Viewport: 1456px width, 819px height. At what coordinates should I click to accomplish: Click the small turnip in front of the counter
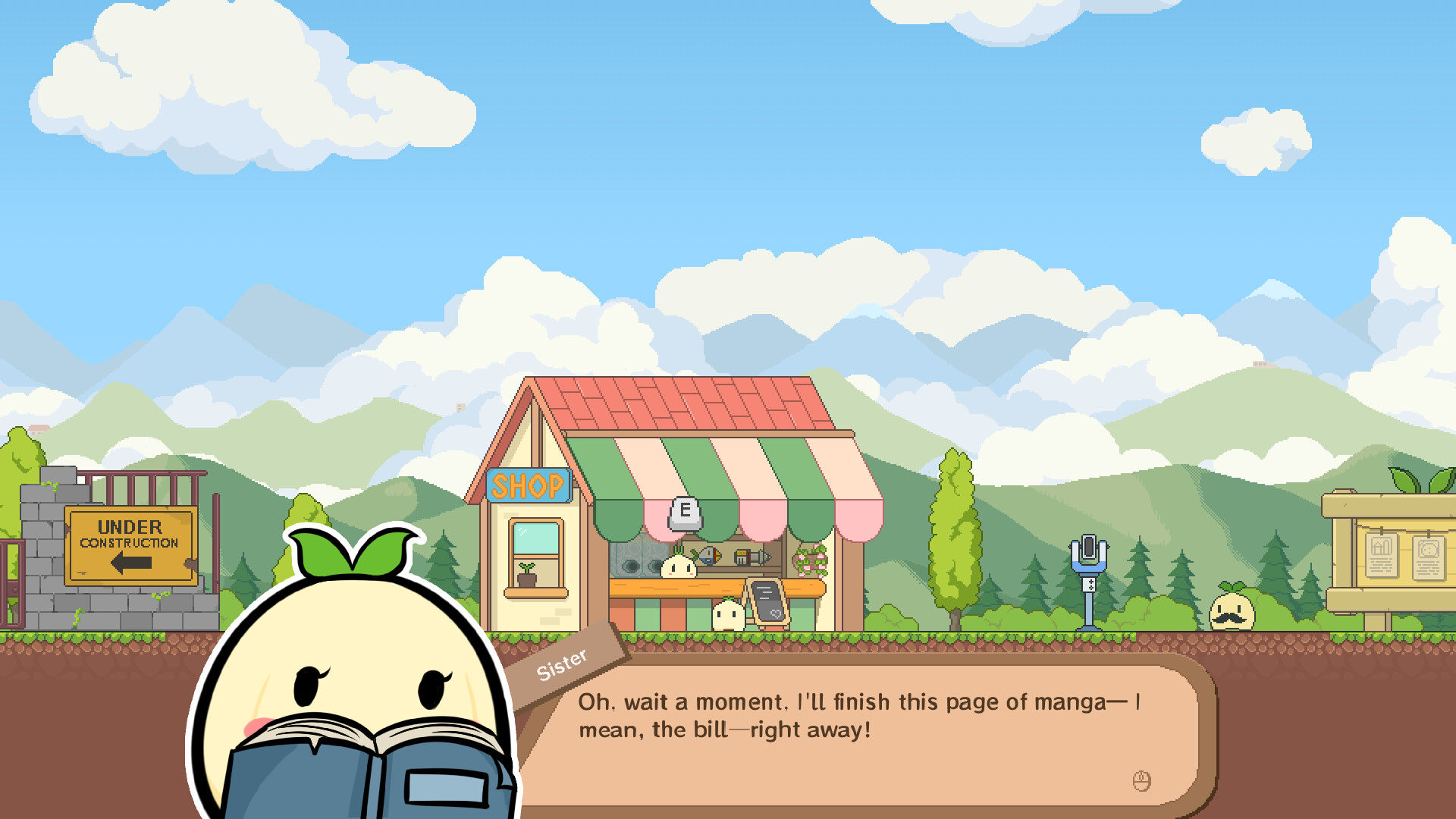(x=728, y=617)
